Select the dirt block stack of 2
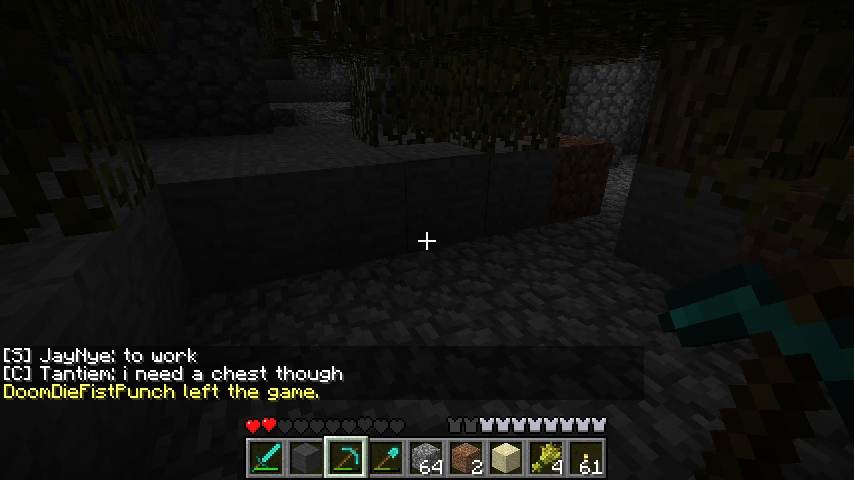The width and height of the screenshot is (854, 480). click(x=467, y=458)
